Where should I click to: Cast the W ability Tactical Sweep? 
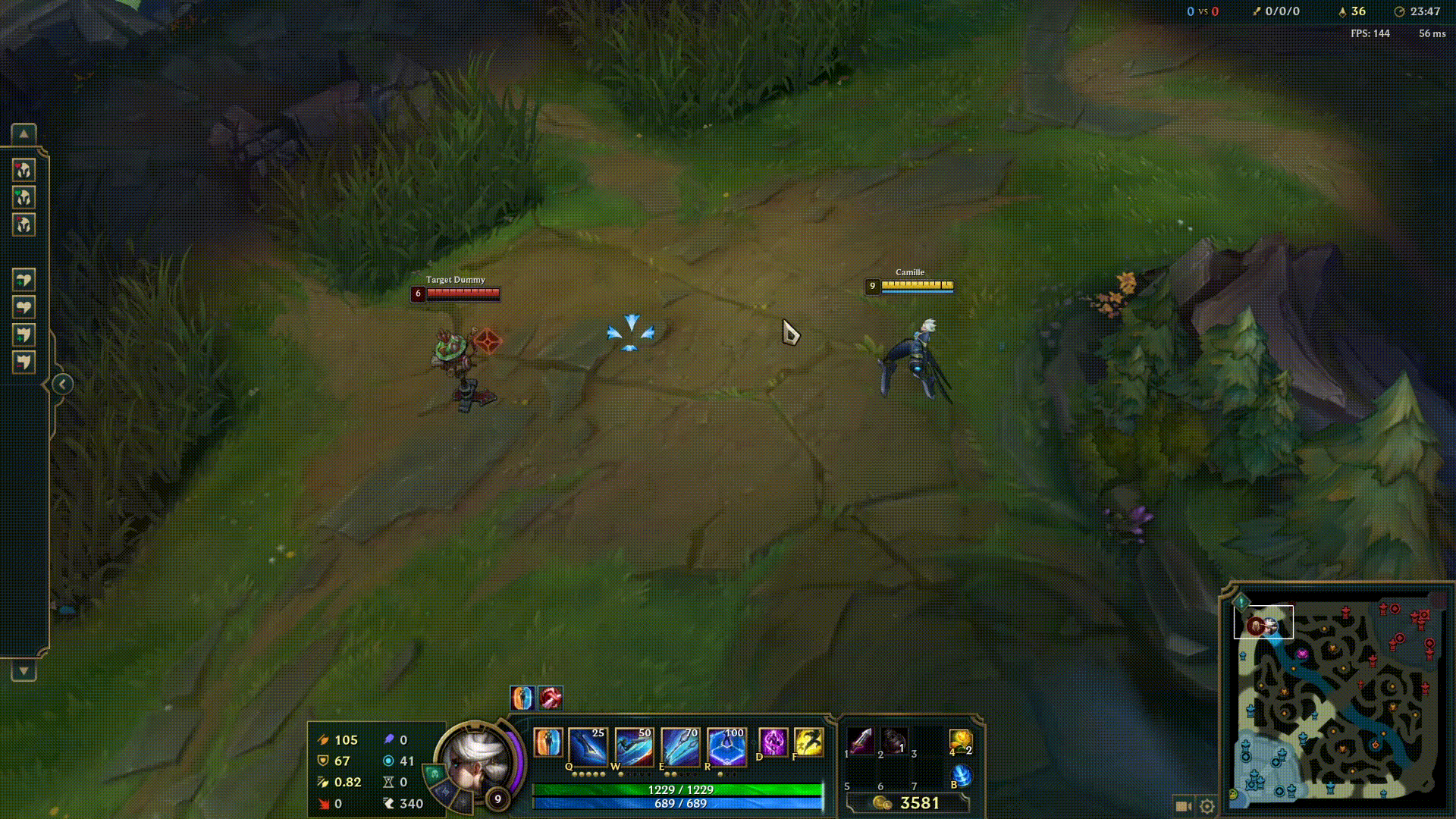[634, 745]
